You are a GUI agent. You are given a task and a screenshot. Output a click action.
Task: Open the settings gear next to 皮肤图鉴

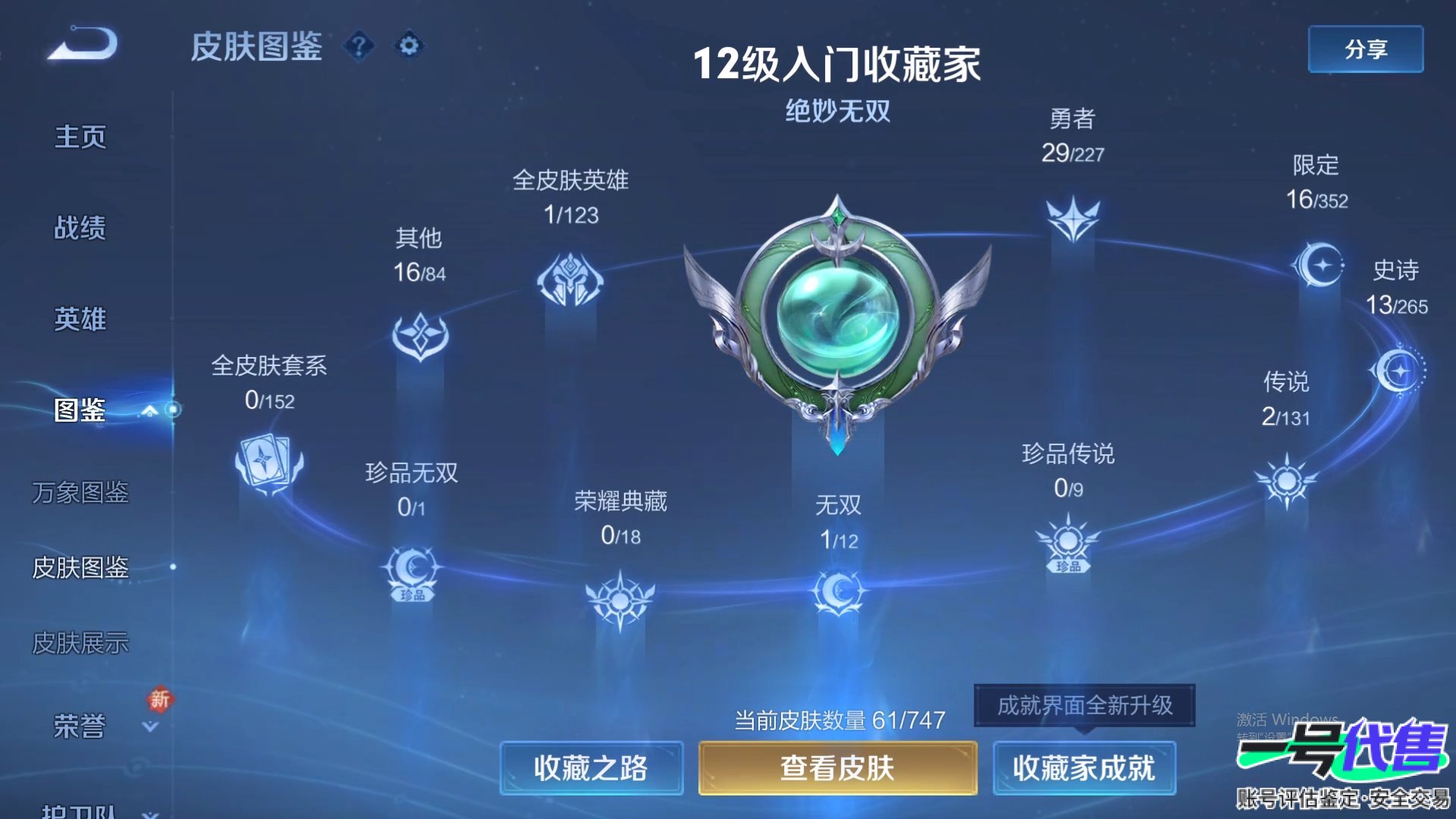[408, 46]
